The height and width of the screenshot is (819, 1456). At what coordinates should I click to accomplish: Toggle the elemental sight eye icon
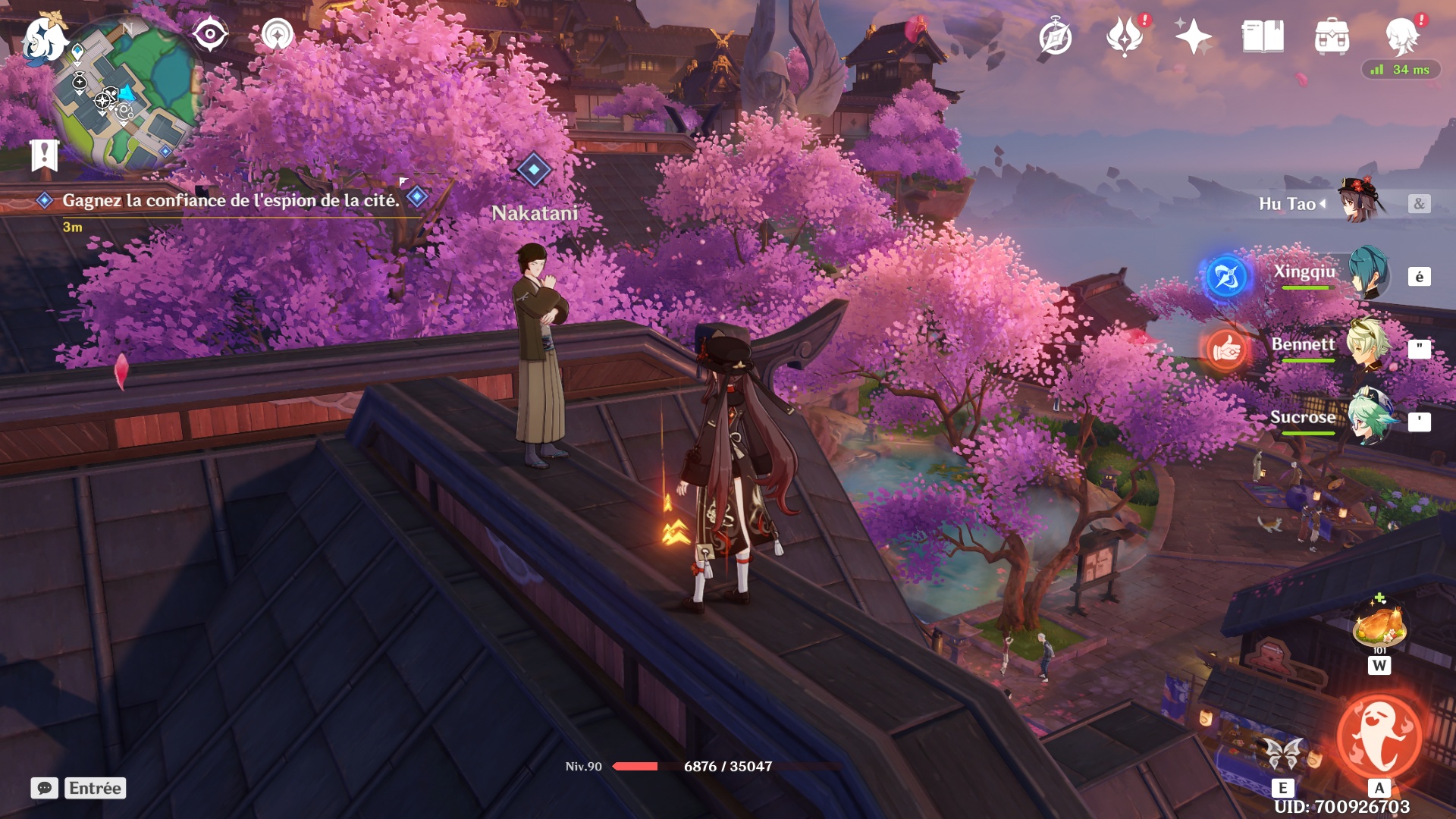210,35
